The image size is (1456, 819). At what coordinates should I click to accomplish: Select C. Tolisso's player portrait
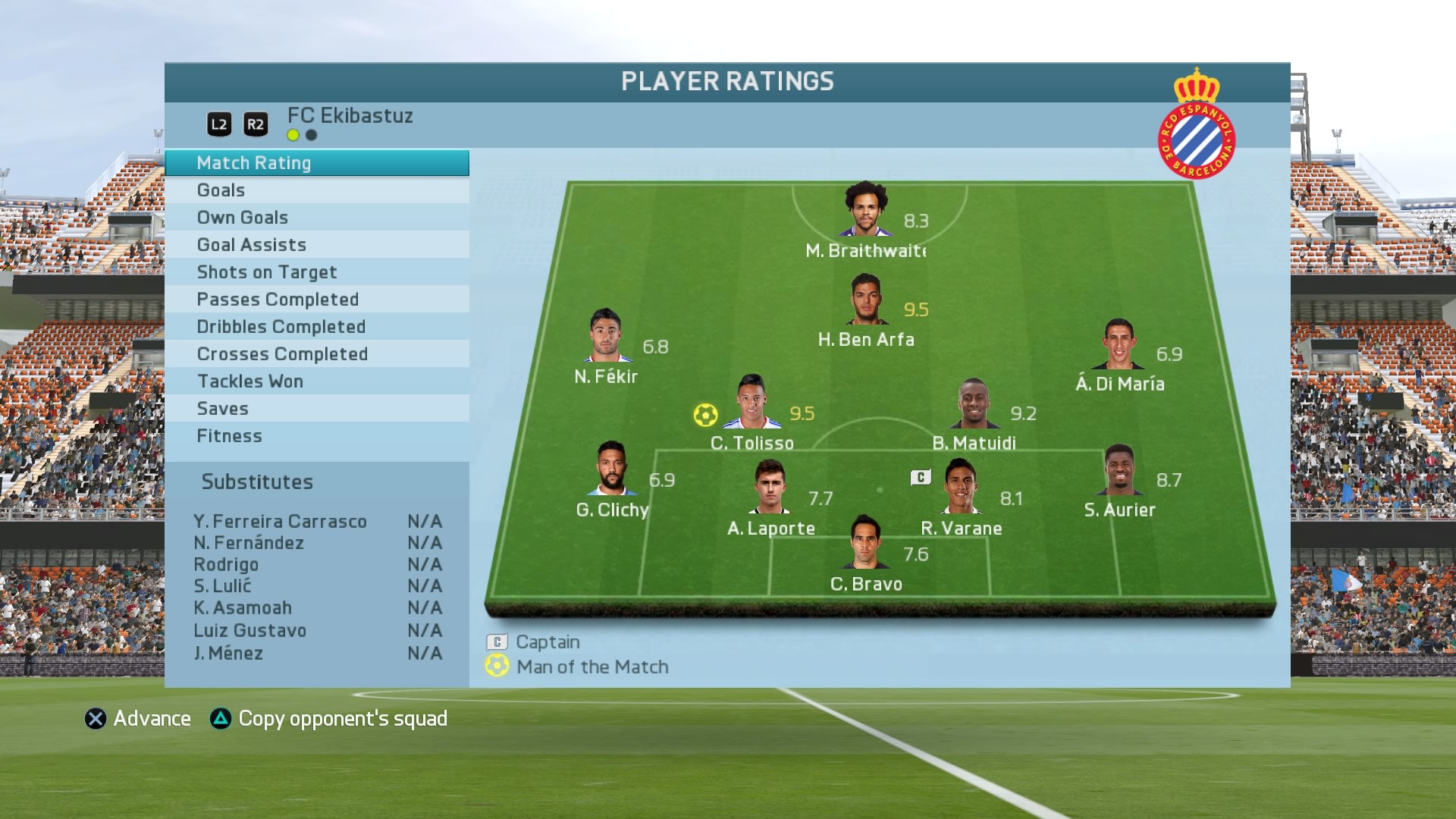[752, 403]
